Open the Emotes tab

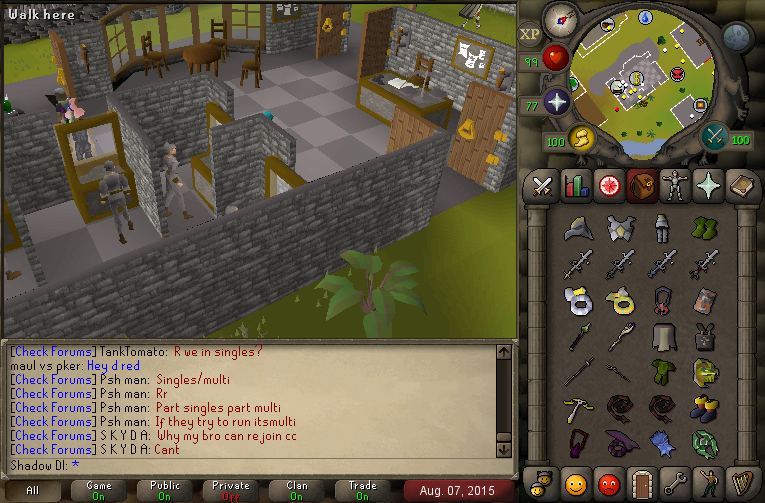point(707,482)
